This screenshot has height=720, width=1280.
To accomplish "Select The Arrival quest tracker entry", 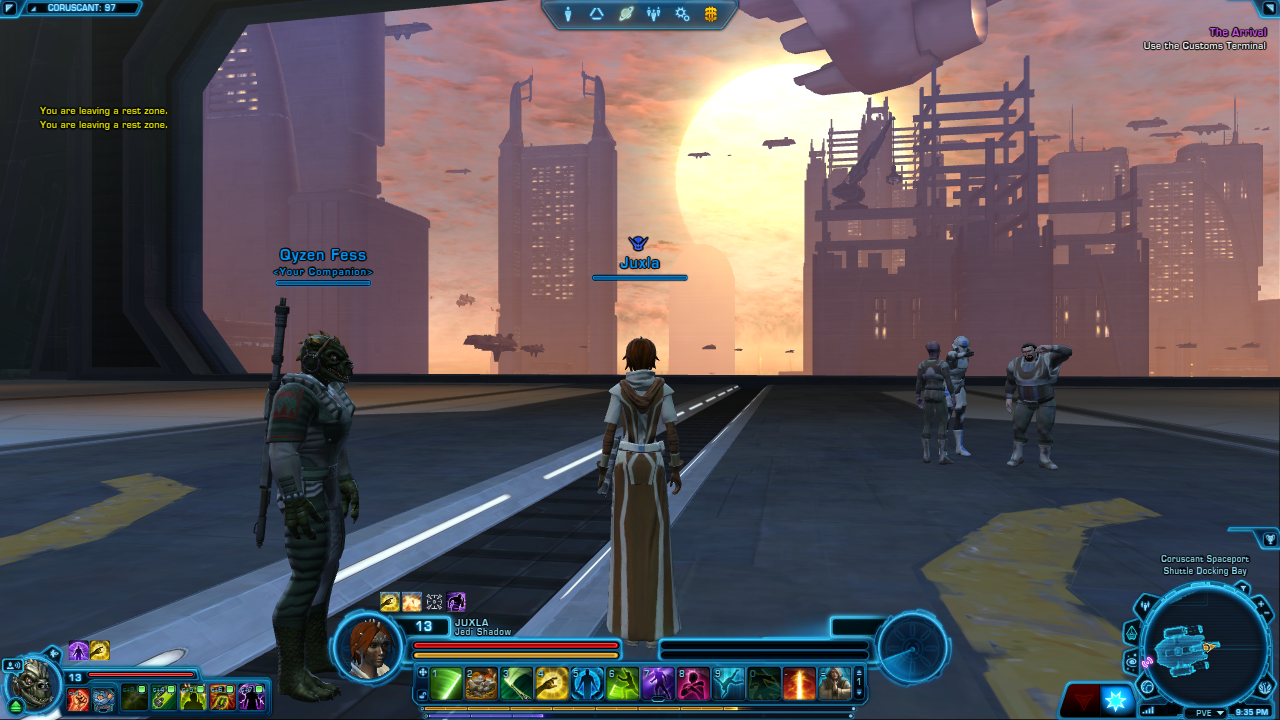I will pos(1237,32).
